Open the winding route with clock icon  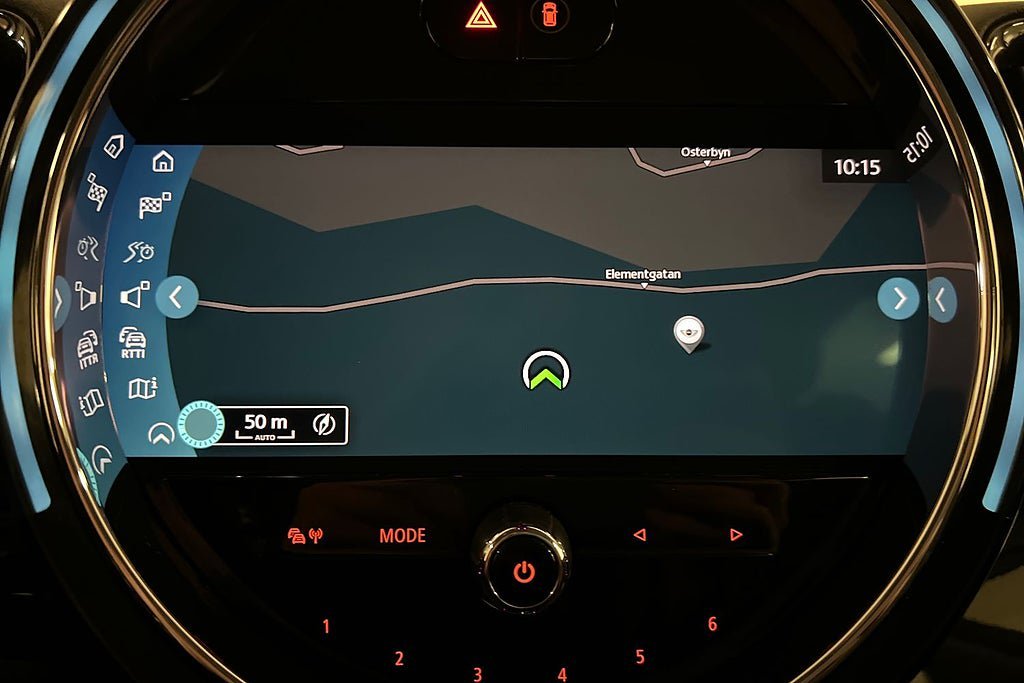(140, 251)
